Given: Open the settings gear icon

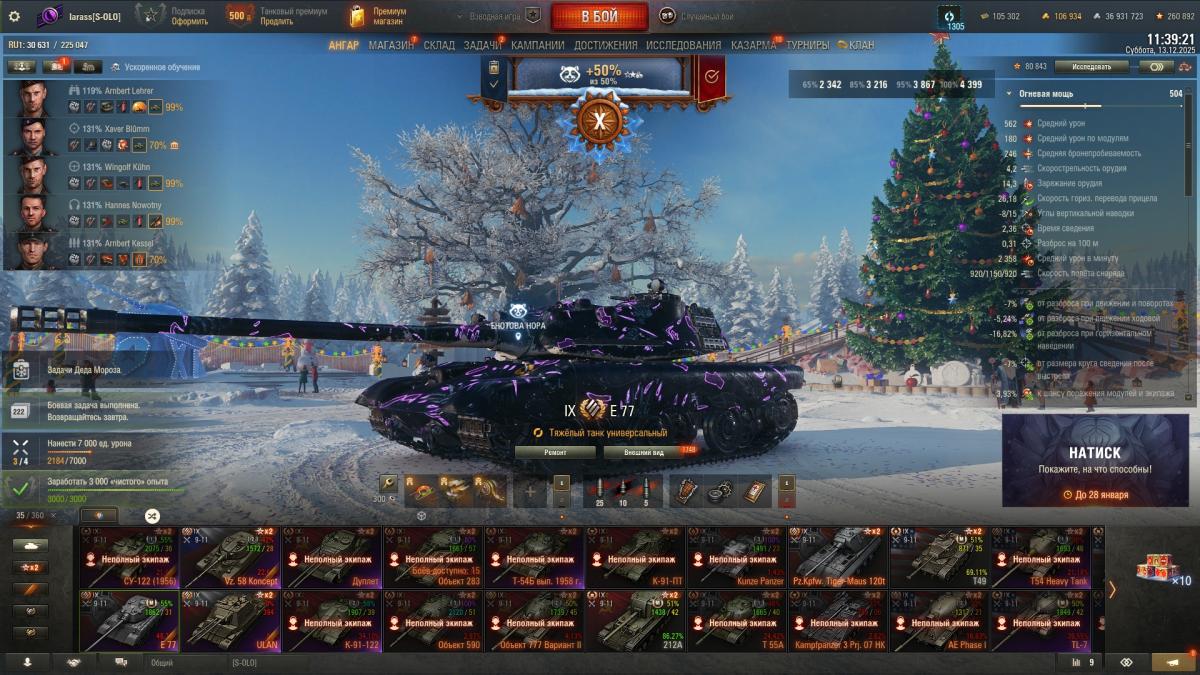Looking at the screenshot, I should (14, 16).
